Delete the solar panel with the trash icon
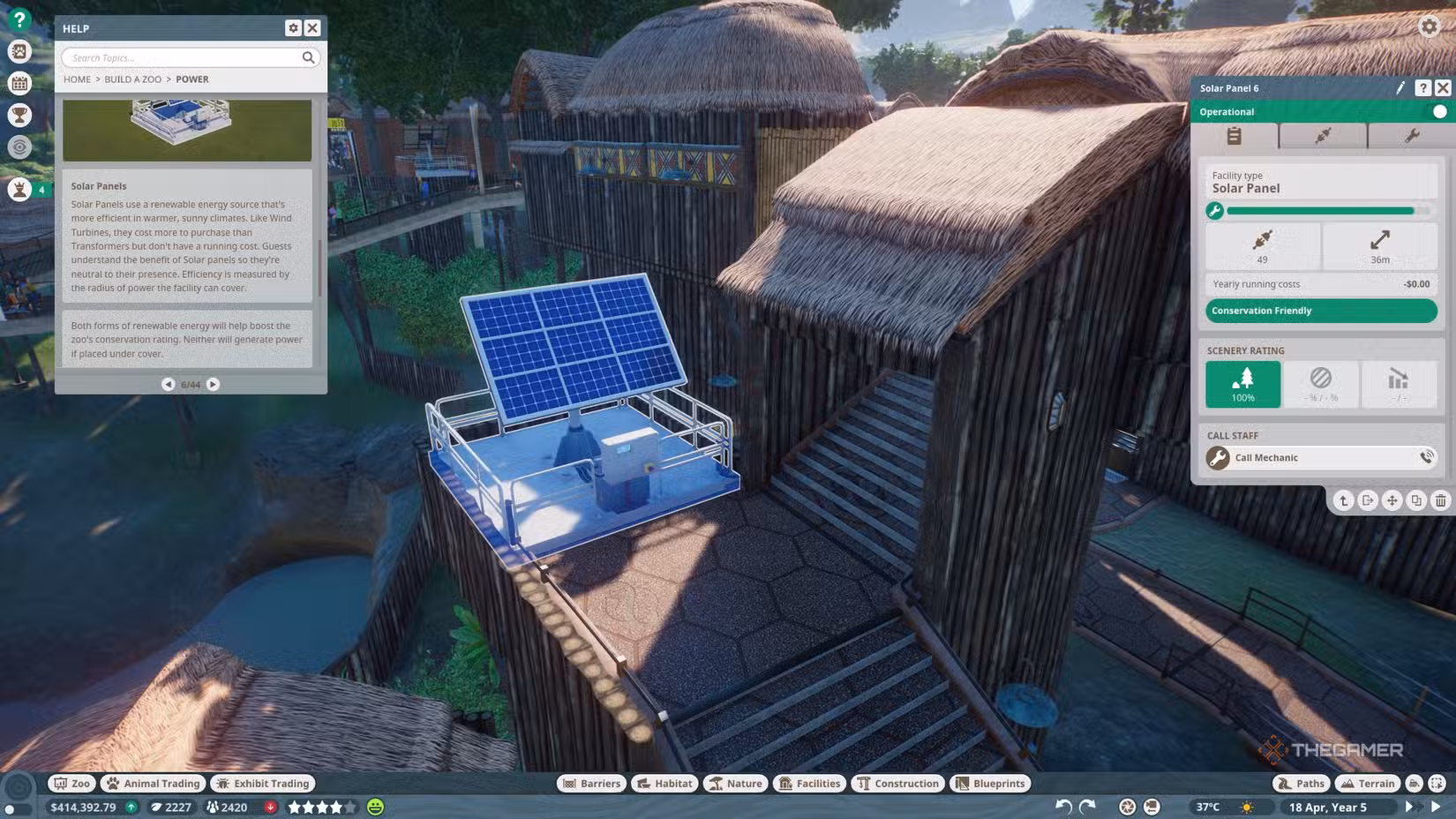1456x819 pixels. (x=1442, y=500)
